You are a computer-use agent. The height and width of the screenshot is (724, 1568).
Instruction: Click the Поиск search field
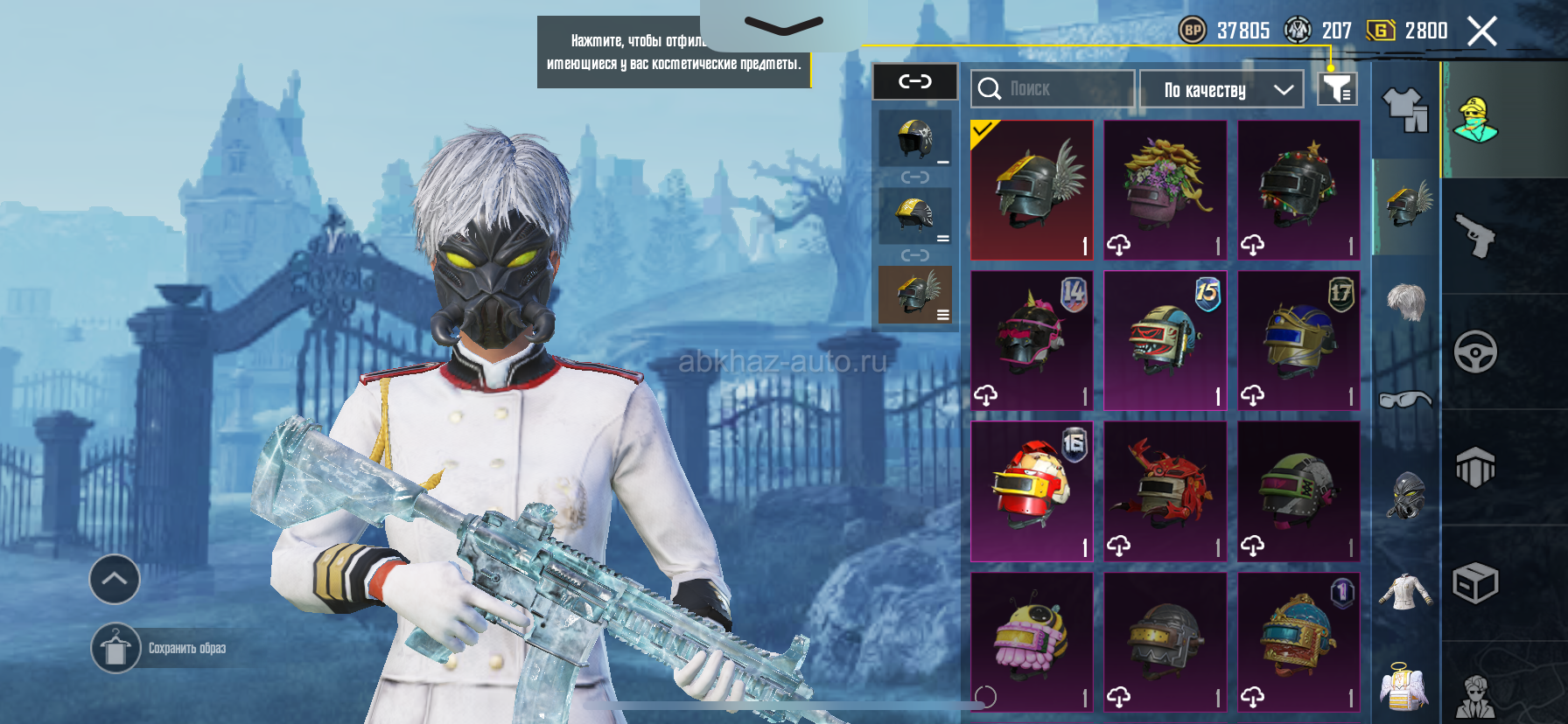(x=1053, y=89)
